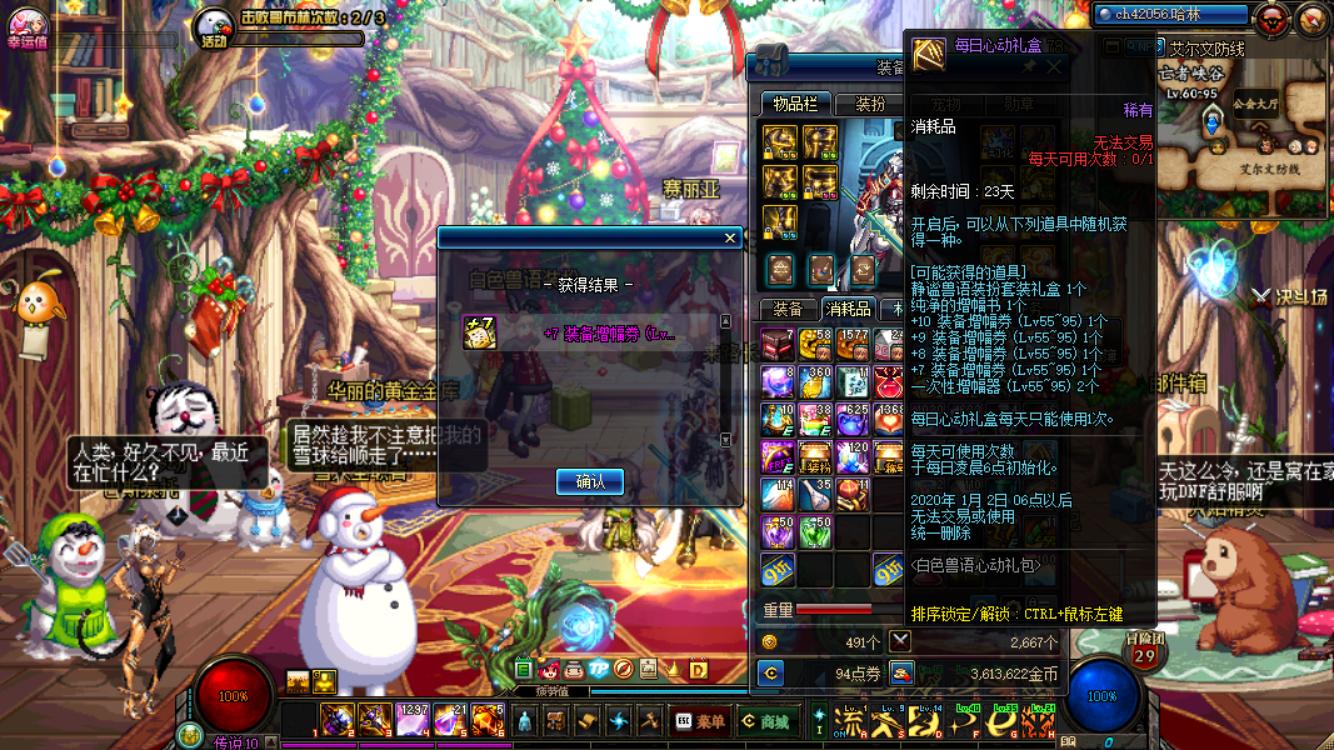
Task: Click the TP capsule icon above fatigue bar
Action: 597,669
